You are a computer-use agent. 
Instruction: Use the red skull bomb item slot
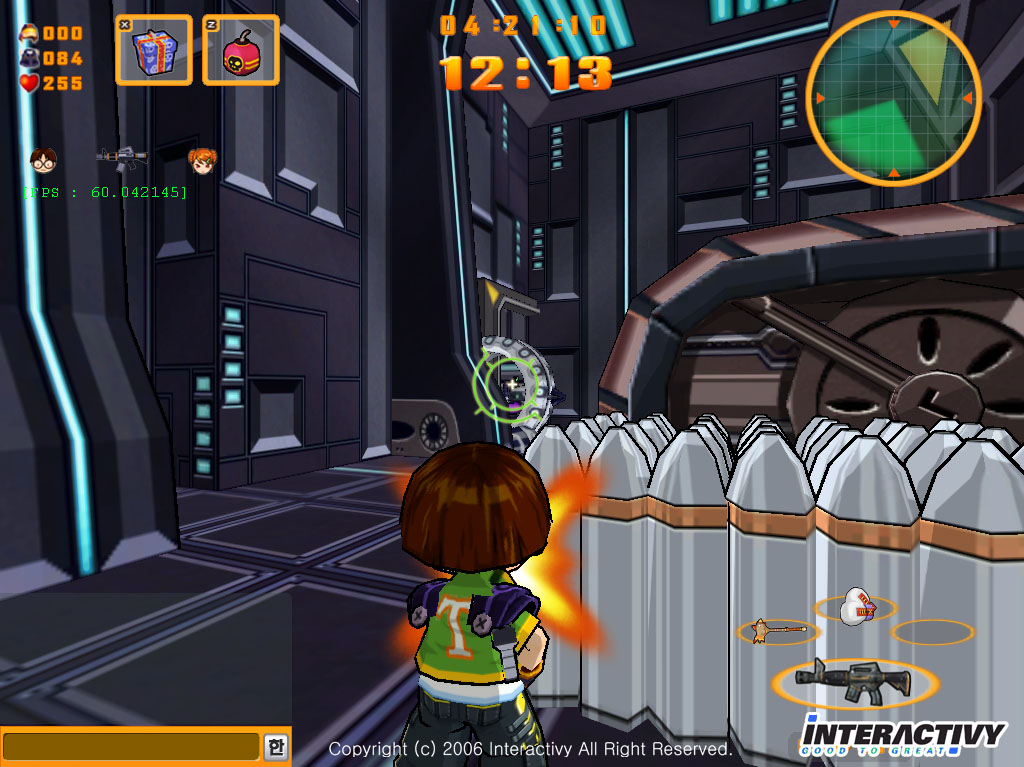tap(240, 49)
